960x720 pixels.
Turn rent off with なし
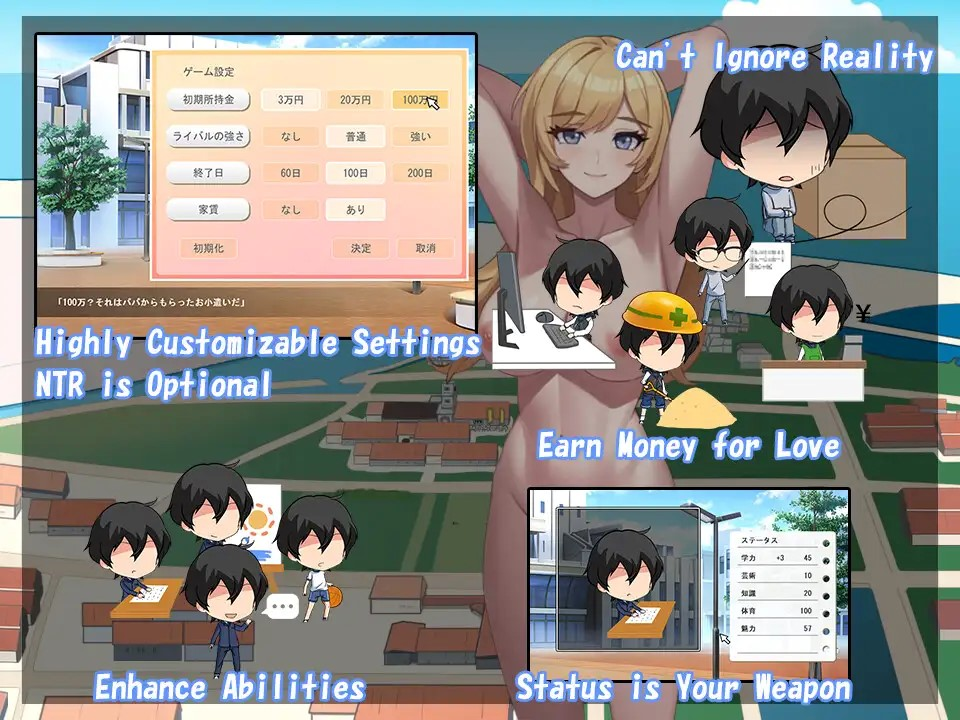click(291, 210)
